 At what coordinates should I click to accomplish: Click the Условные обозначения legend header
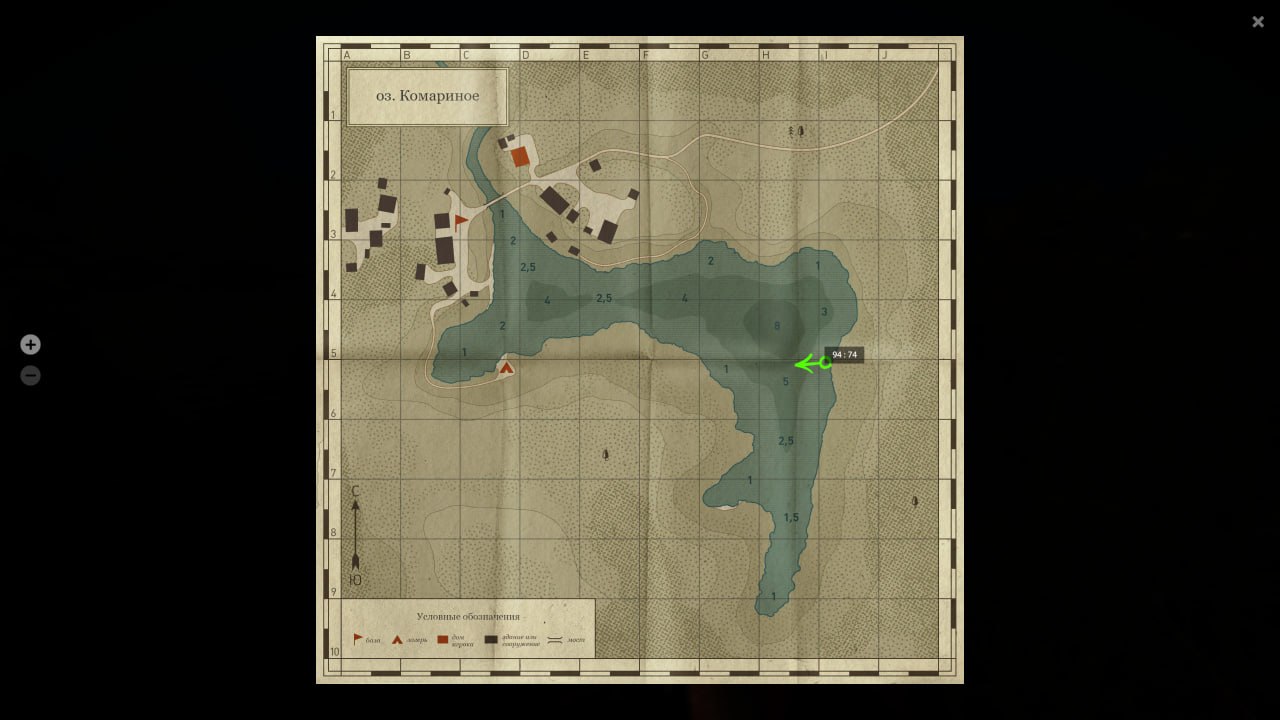click(x=468, y=615)
